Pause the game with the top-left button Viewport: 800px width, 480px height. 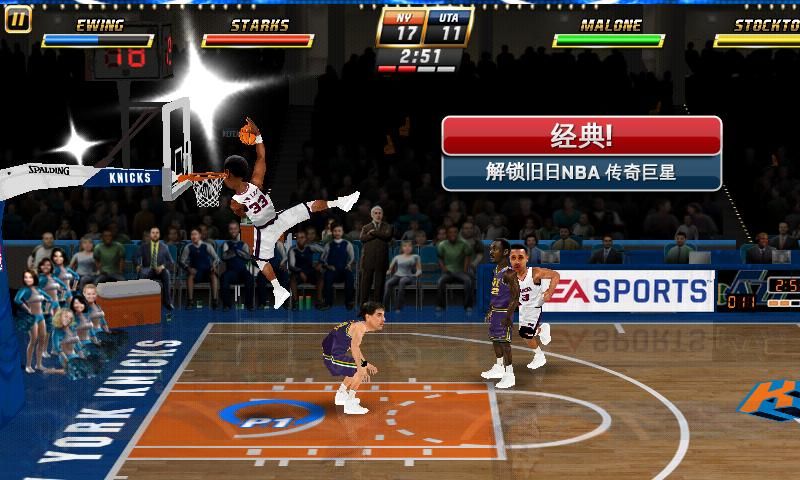(18, 19)
